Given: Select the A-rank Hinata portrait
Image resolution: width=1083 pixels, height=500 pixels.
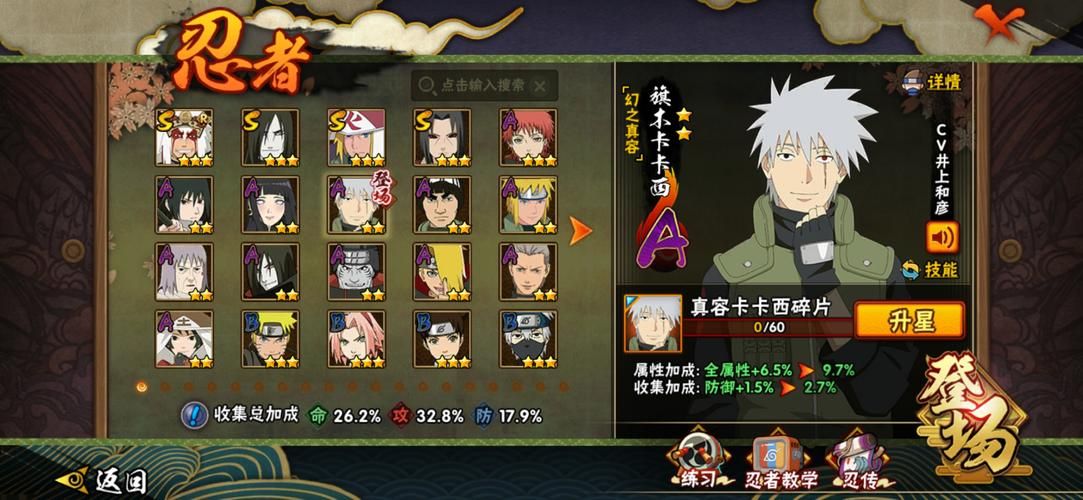Looking at the screenshot, I should 270,205.
